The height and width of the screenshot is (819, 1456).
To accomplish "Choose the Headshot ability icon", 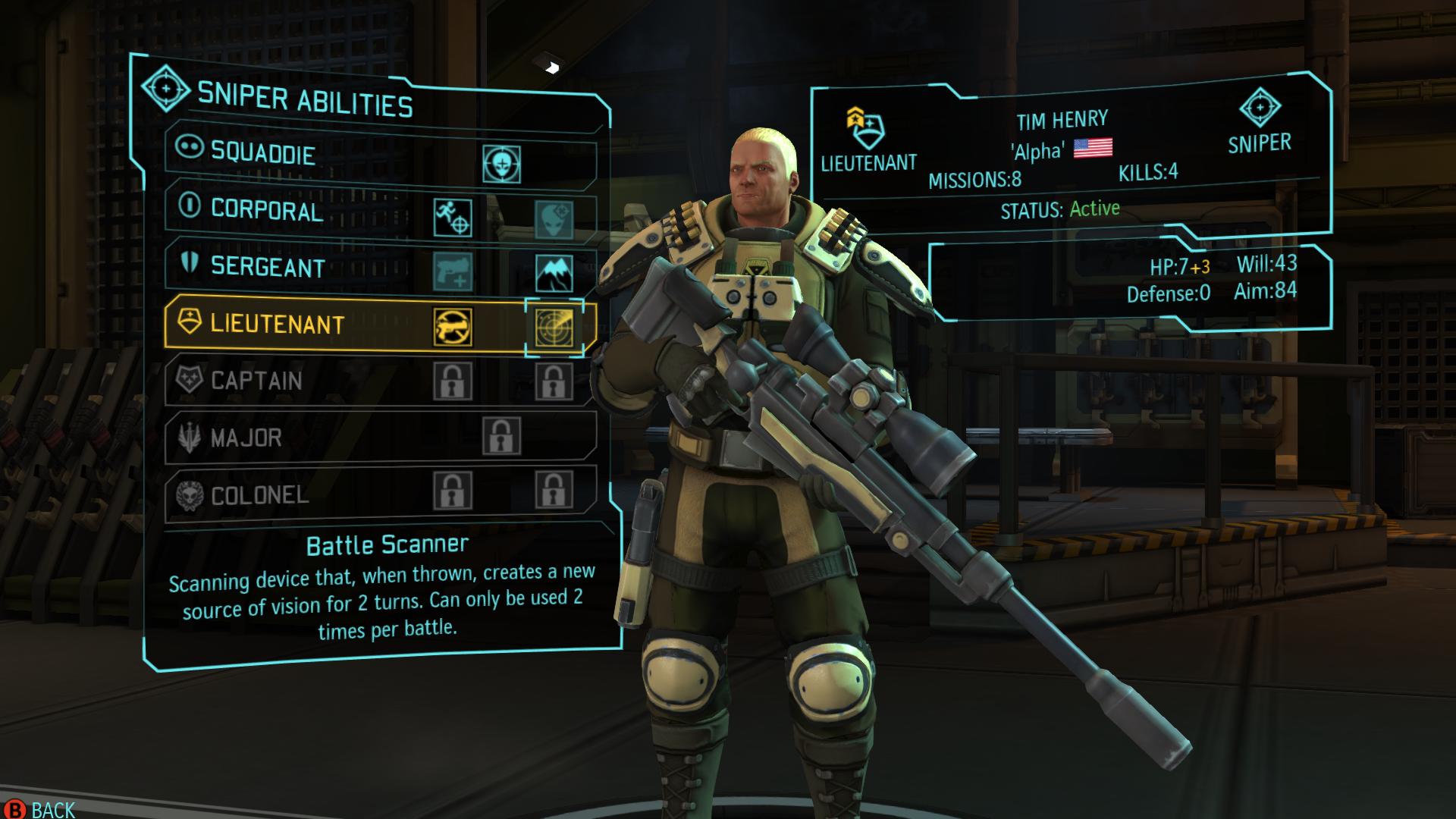I will point(501,164).
